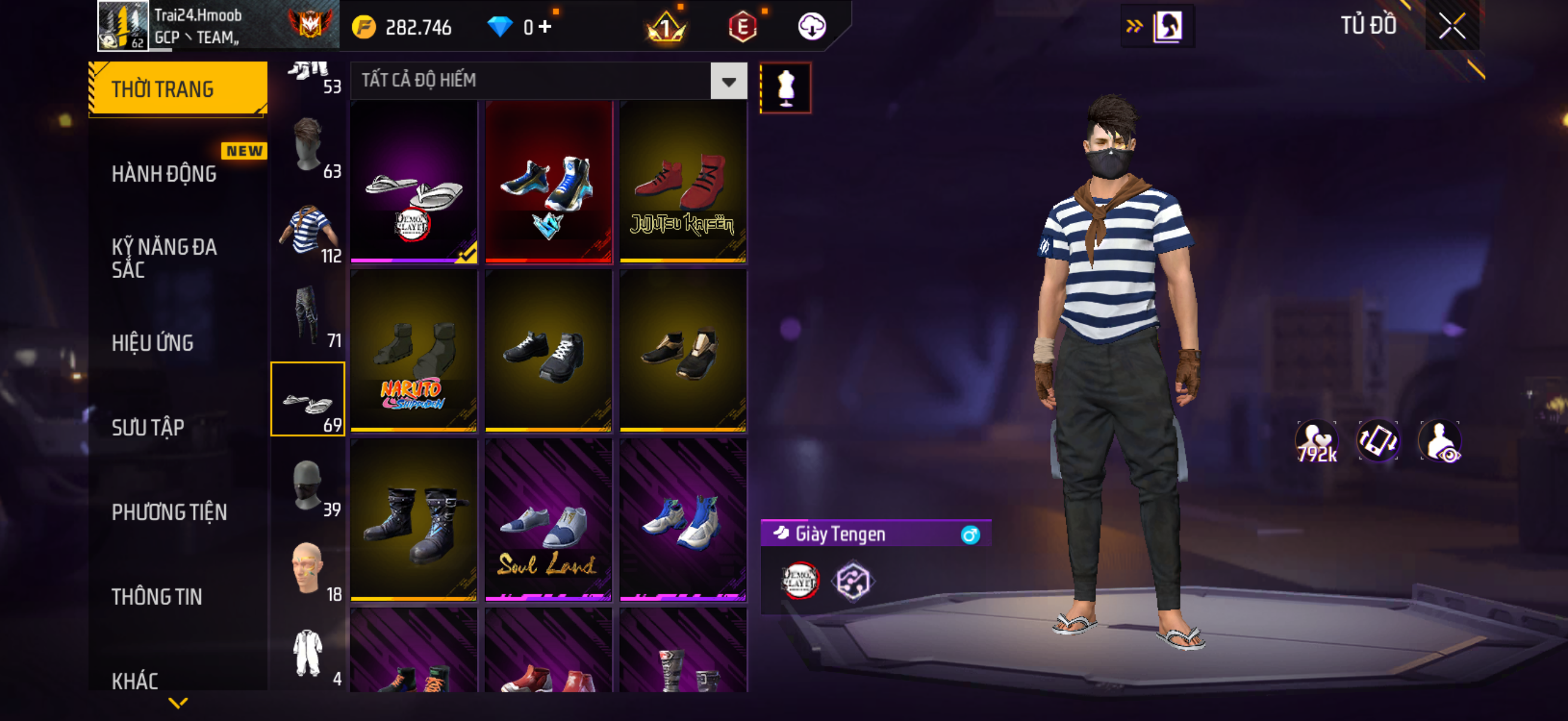The height and width of the screenshot is (721, 1568).
Task: Select the face mask category icon
Action: pyautogui.click(x=307, y=484)
